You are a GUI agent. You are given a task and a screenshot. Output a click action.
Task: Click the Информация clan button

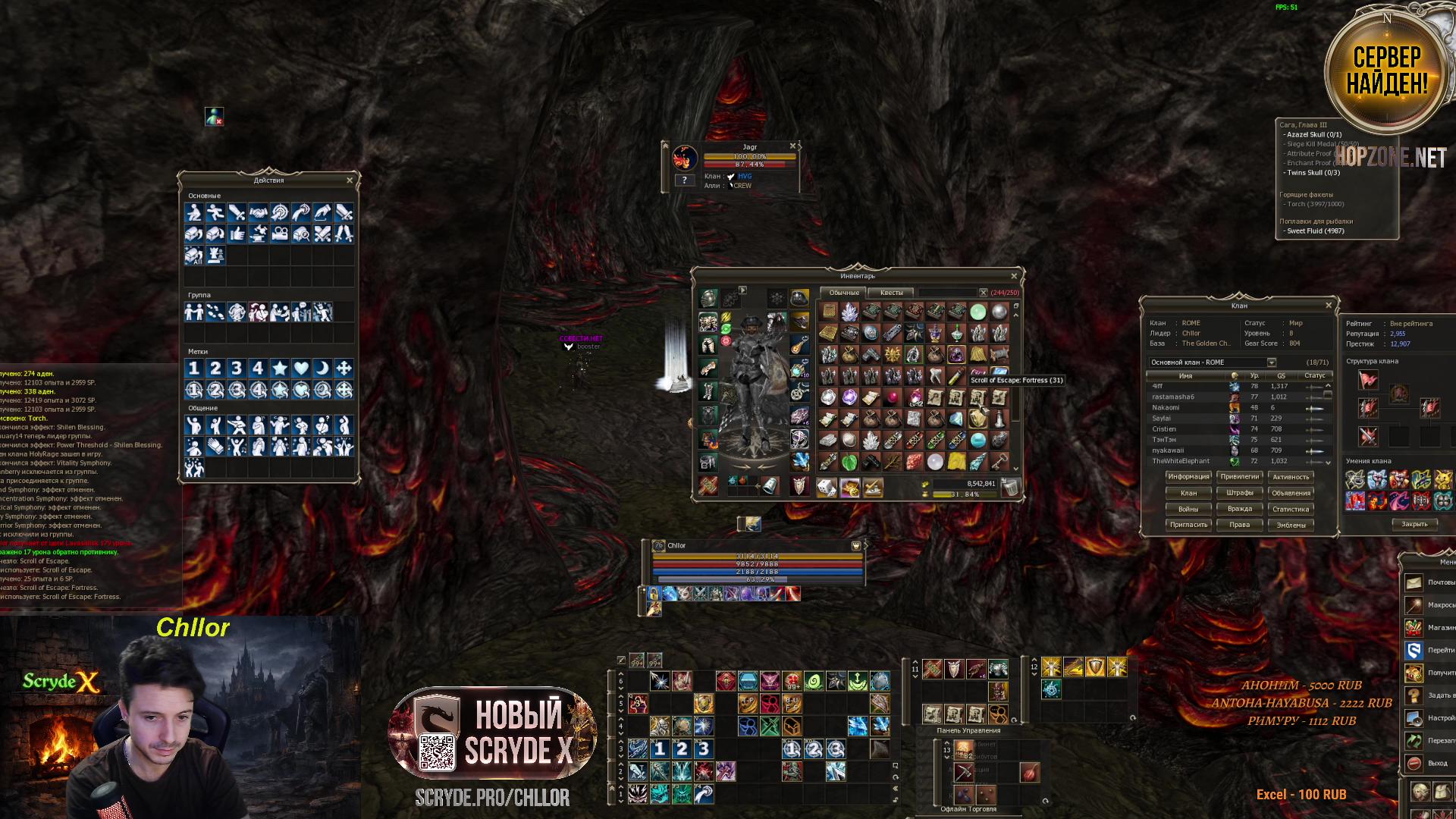point(1188,477)
